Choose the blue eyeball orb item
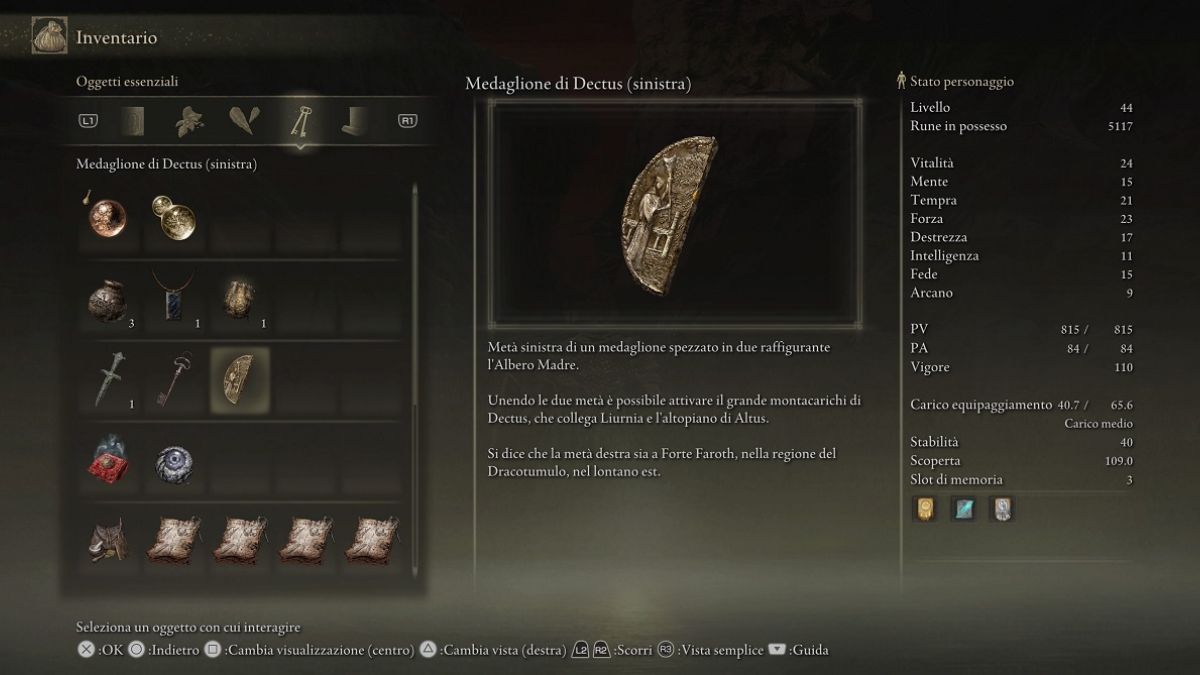The width and height of the screenshot is (1200, 675). point(173,463)
